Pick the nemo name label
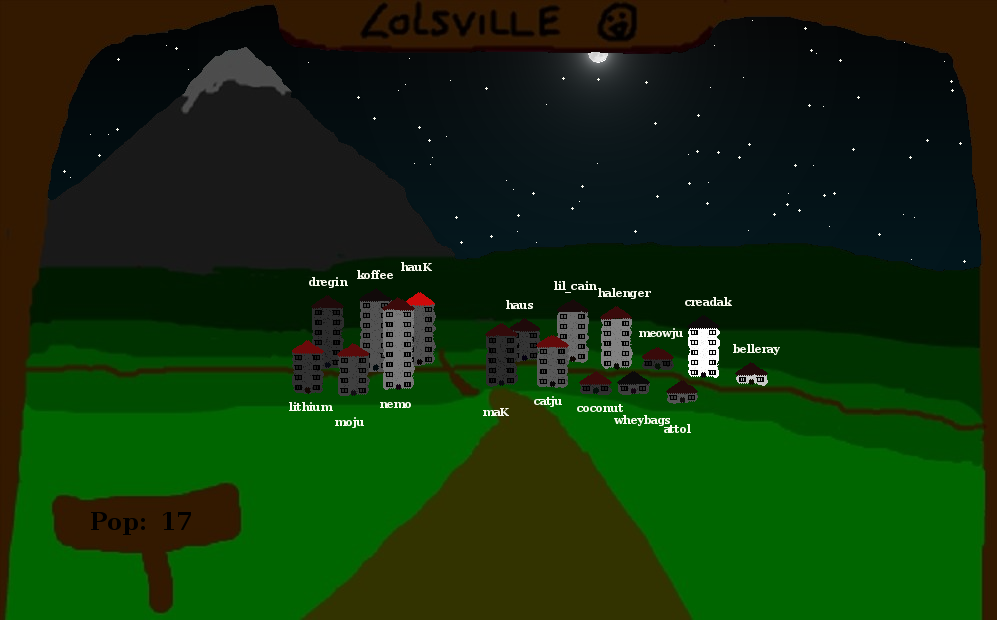The width and height of the screenshot is (997, 620). (x=395, y=404)
